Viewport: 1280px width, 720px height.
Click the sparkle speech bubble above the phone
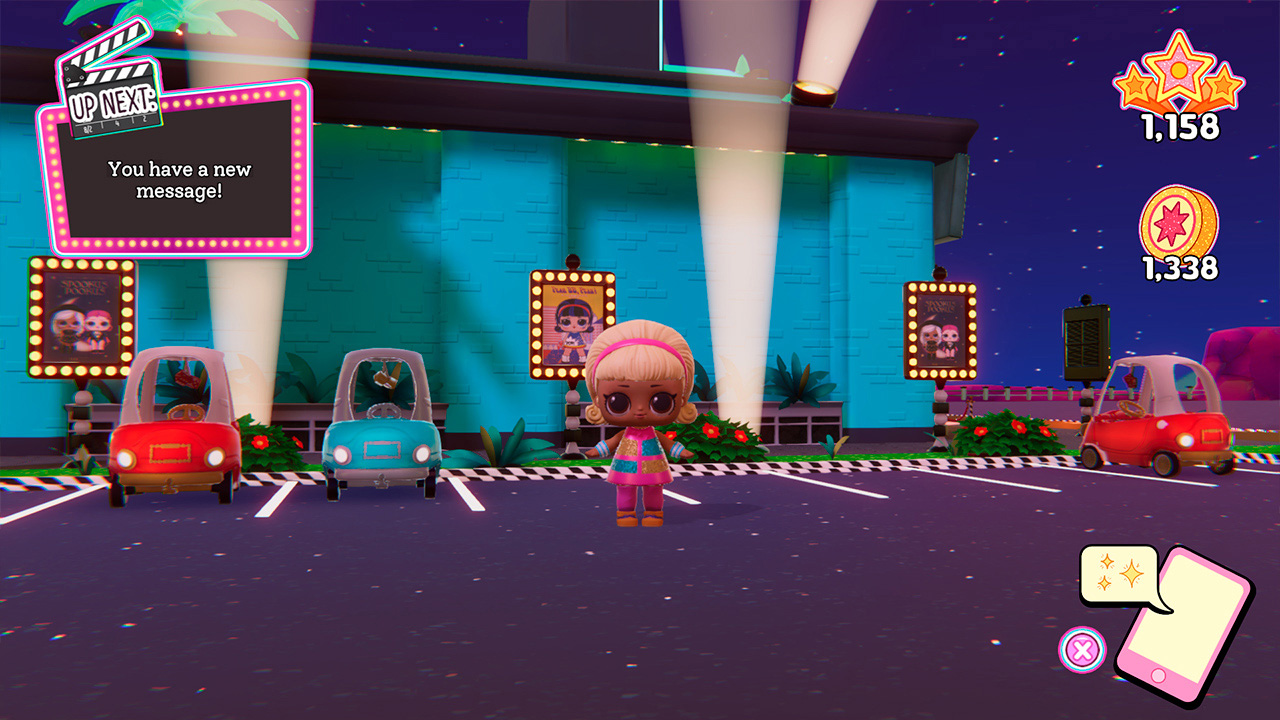coord(1120,575)
